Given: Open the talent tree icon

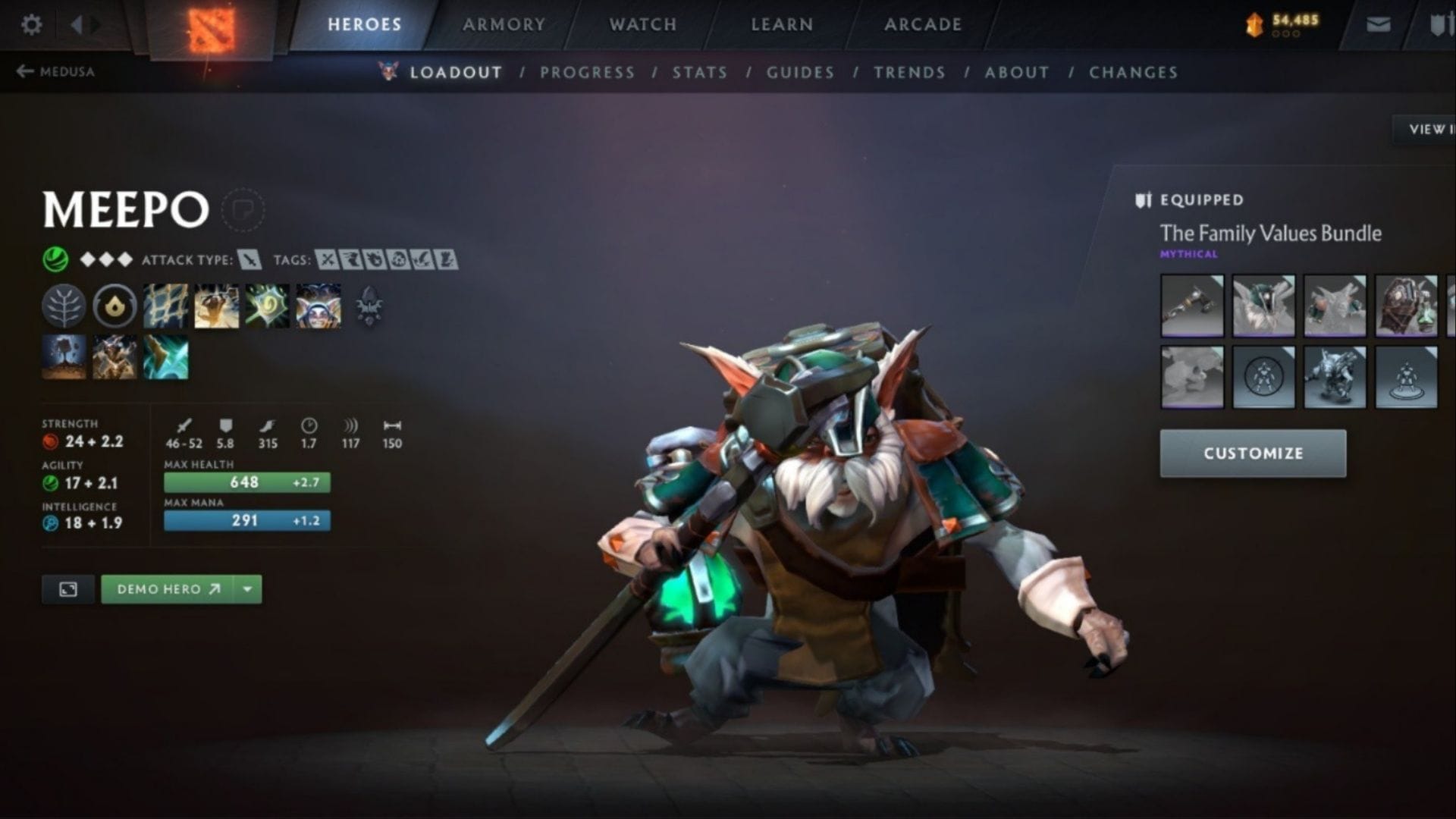Looking at the screenshot, I should click(64, 306).
